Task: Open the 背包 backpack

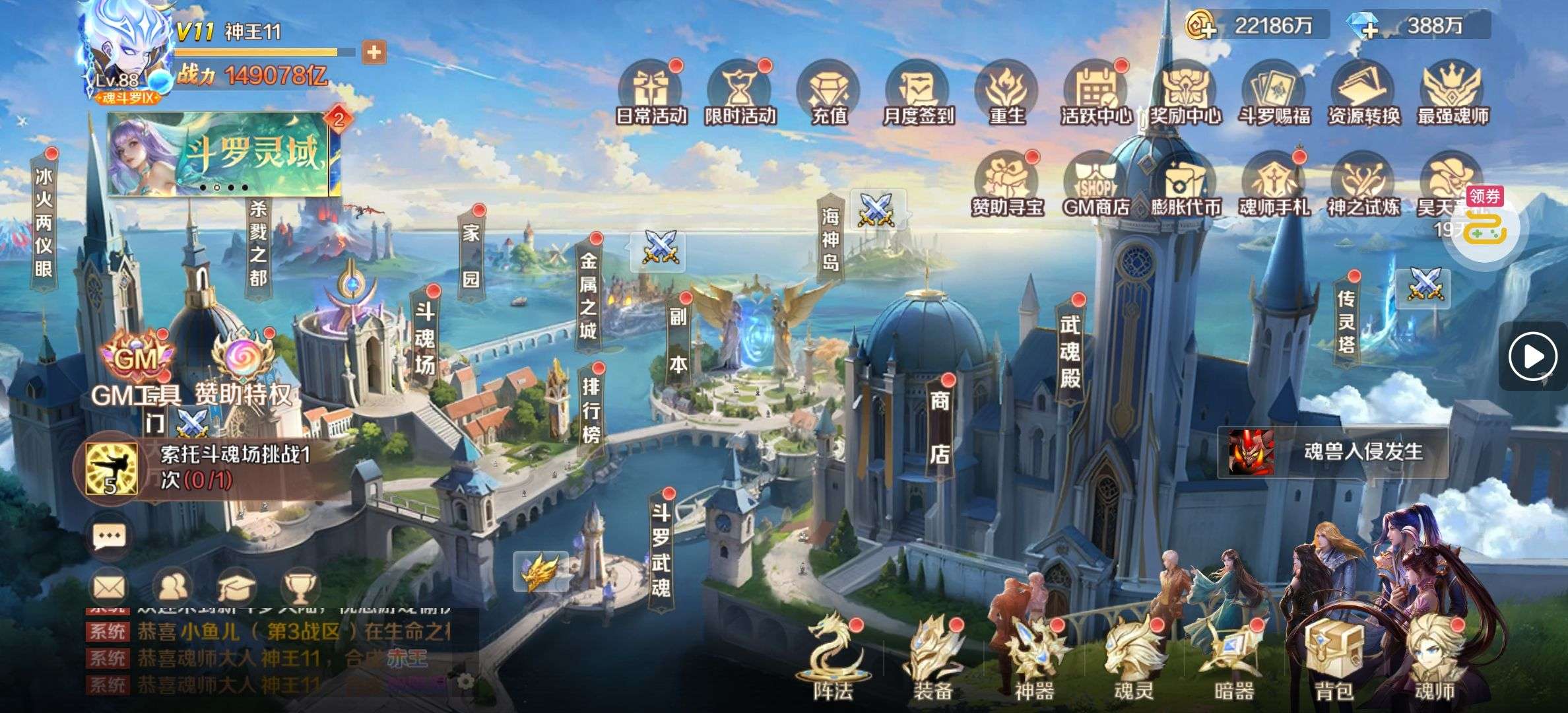Action: click(x=1334, y=657)
